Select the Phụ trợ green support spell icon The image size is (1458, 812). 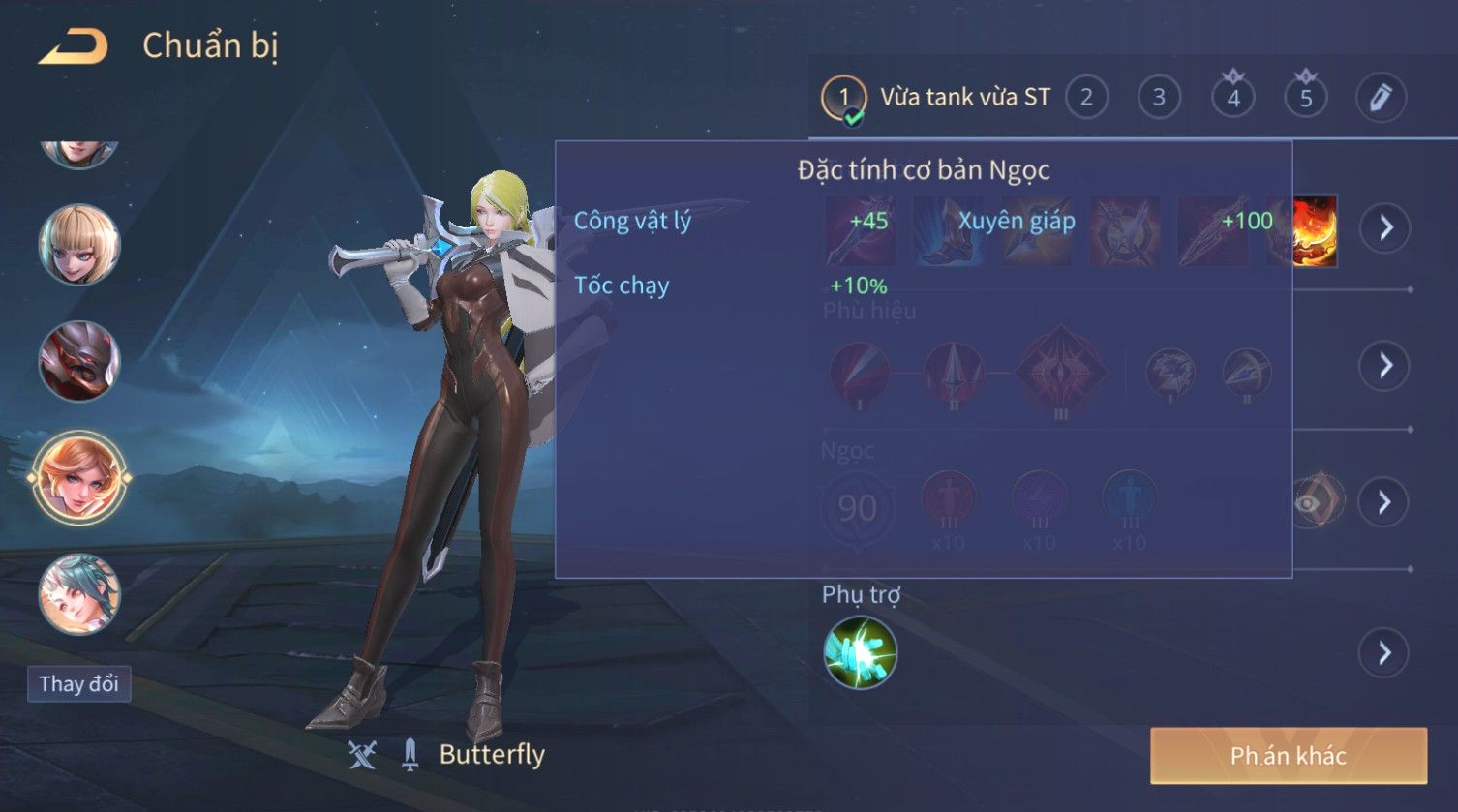pos(860,653)
